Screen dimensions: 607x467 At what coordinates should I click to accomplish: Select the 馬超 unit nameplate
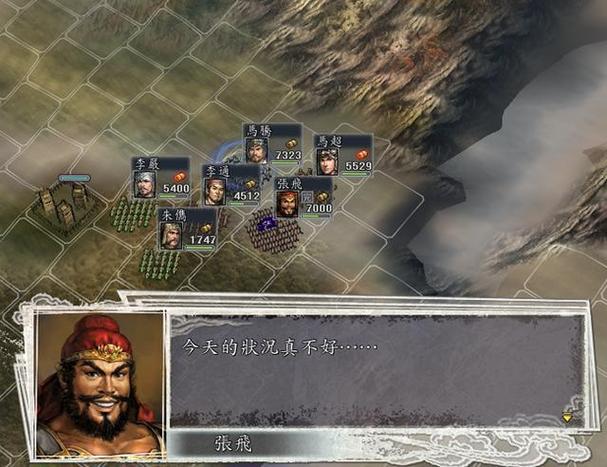tap(343, 155)
